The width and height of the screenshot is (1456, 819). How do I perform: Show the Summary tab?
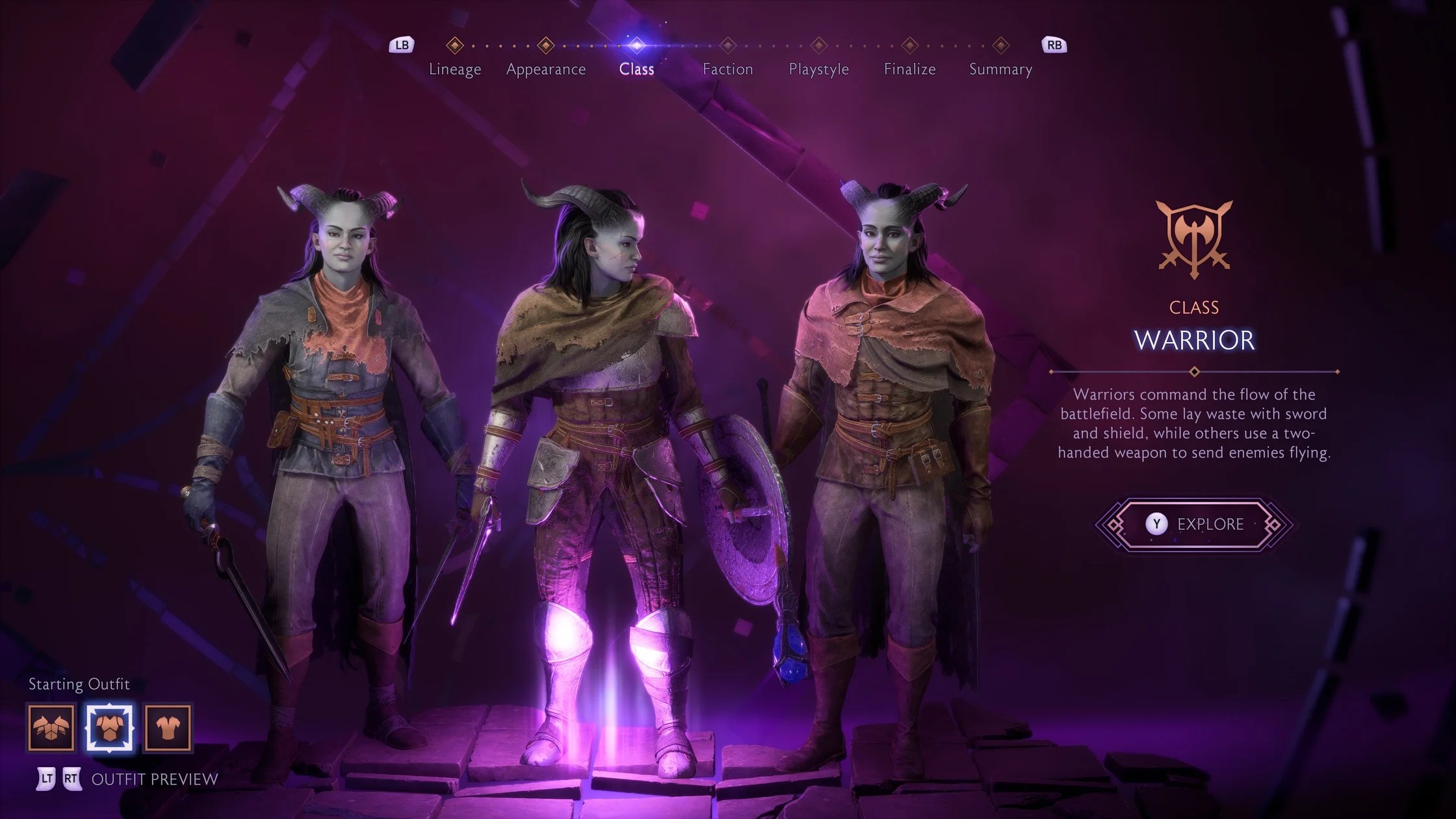1000,68
